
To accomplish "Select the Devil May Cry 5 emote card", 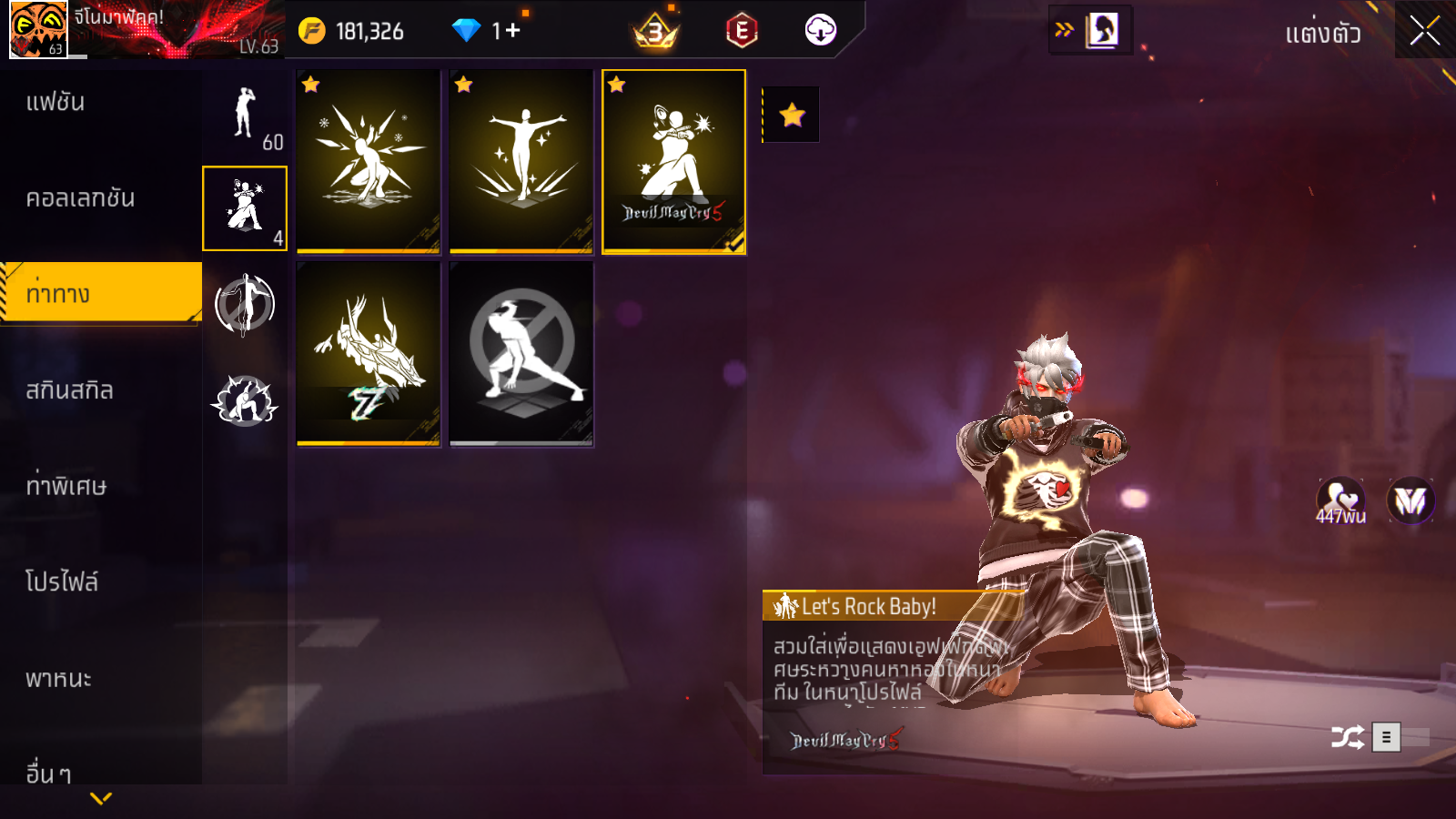I will click(673, 161).
